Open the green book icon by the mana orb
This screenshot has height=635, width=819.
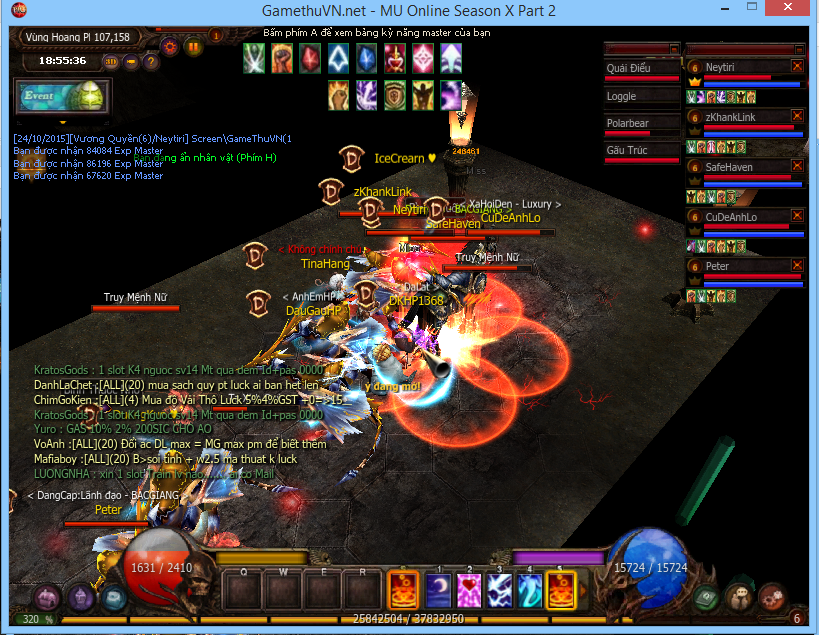[707, 597]
